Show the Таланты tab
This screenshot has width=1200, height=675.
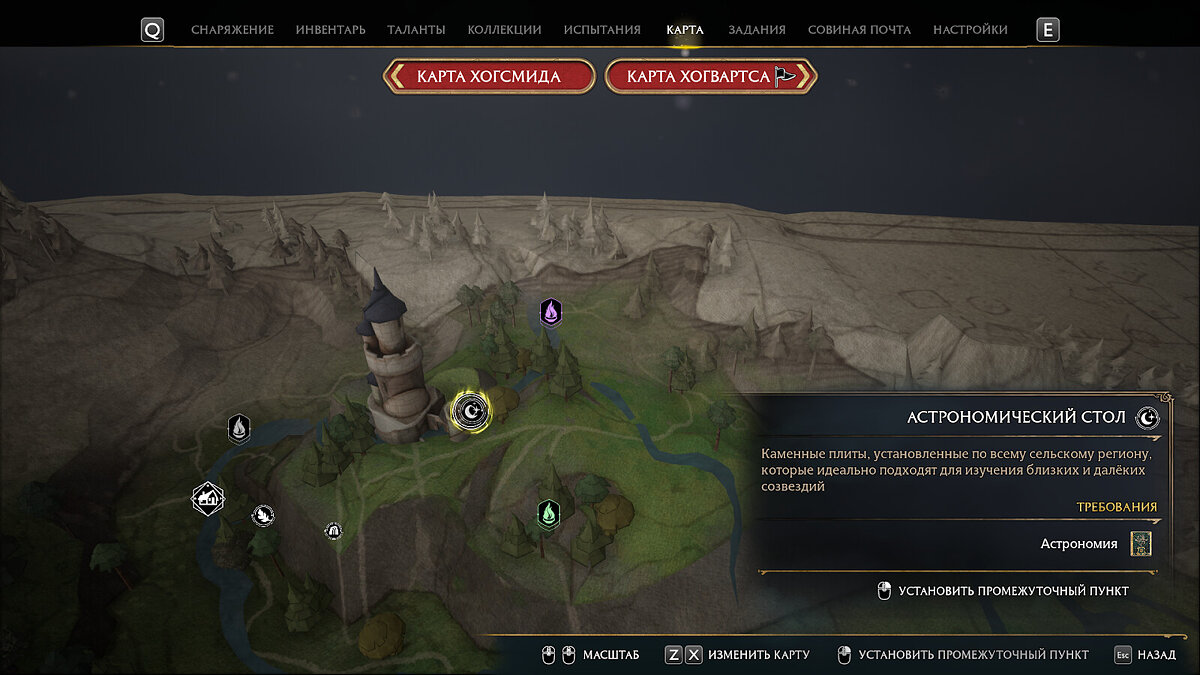point(417,30)
